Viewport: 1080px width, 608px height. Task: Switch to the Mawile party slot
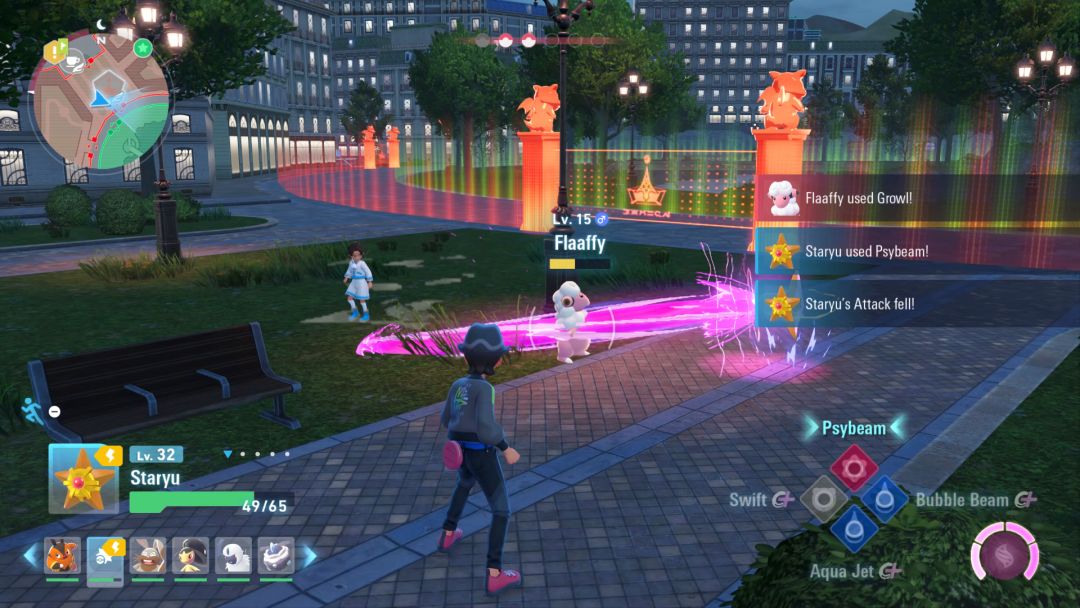click(x=190, y=556)
